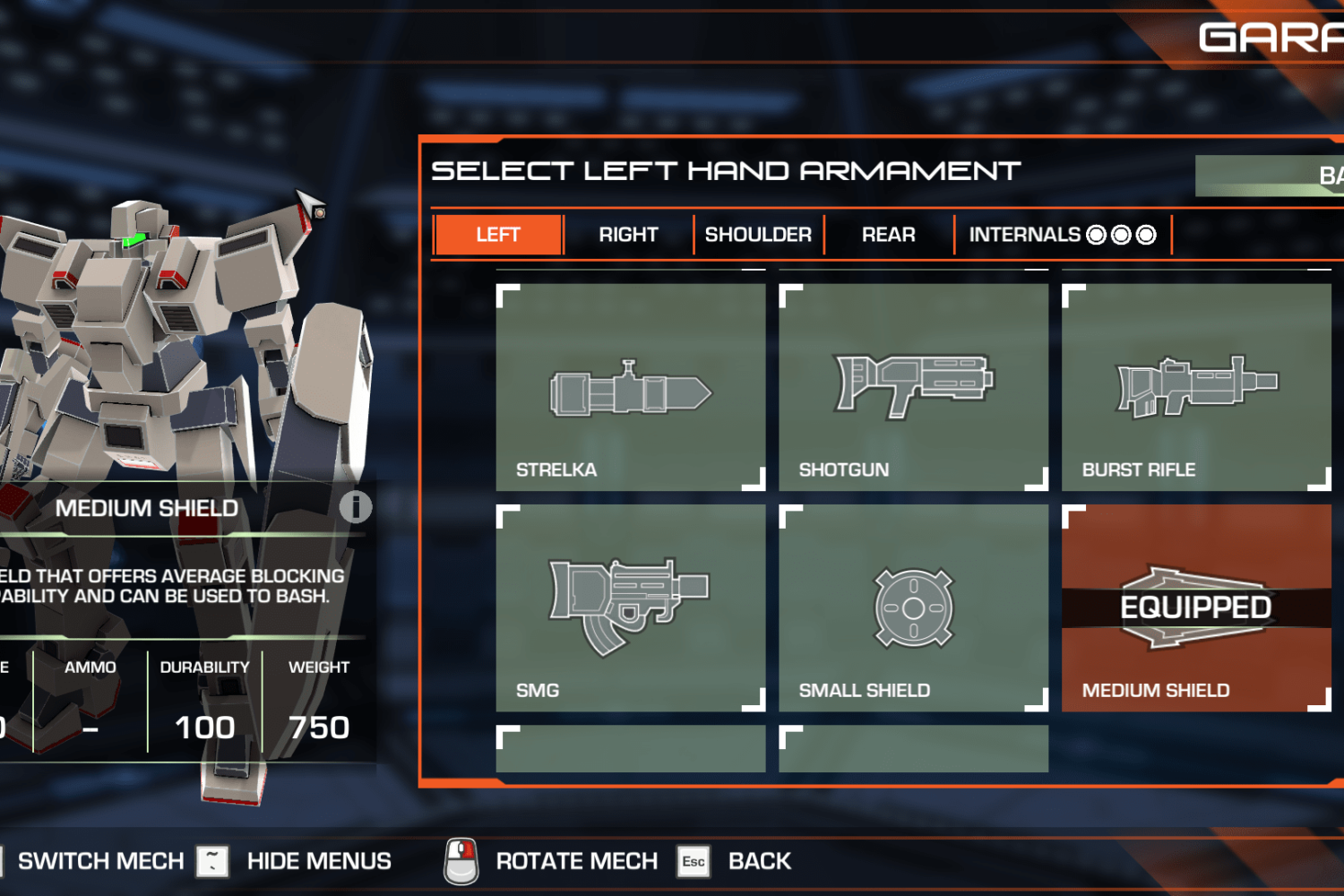Open the Right hand armament tab
Image resolution: width=1344 pixels, height=896 pixels.
click(x=628, y=235)
